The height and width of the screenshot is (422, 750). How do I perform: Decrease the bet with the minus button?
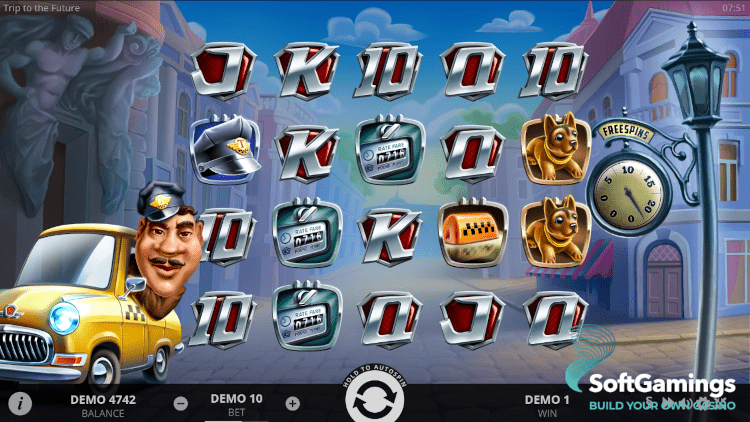click(181, 404)
